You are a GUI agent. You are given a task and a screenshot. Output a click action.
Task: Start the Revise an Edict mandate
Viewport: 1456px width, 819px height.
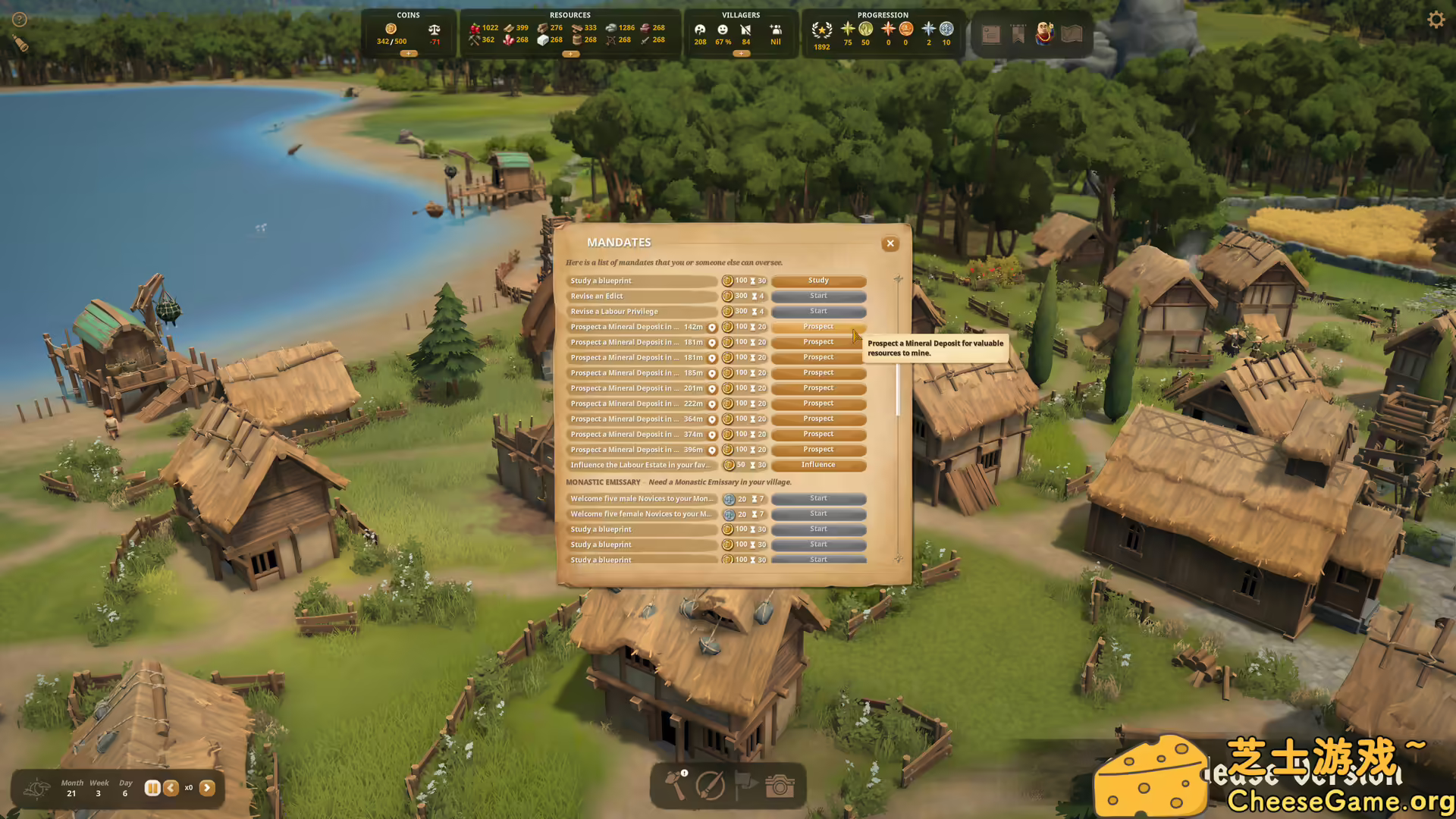pos(818,297)
